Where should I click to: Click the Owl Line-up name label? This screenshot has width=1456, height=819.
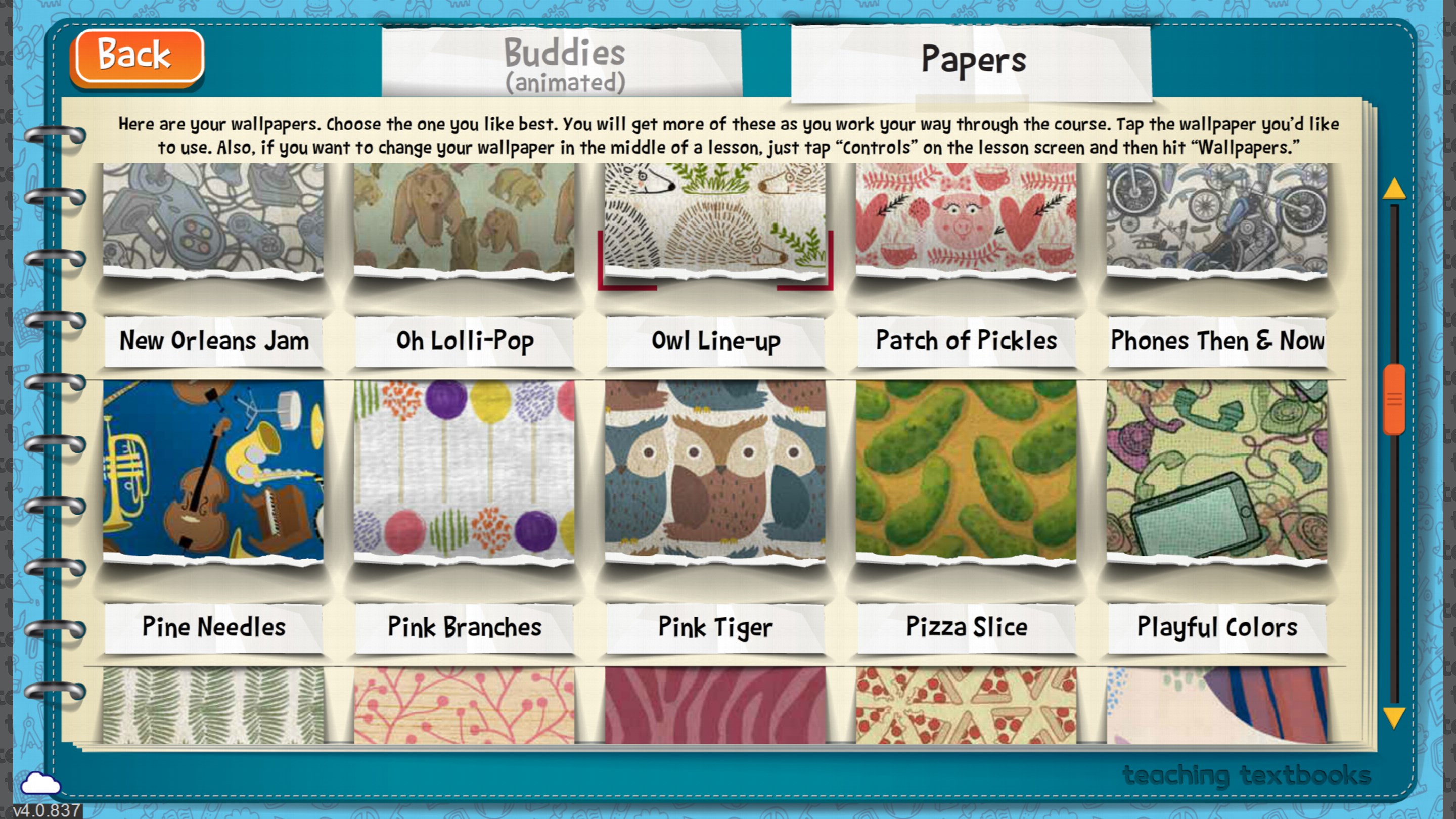point(715,341)
